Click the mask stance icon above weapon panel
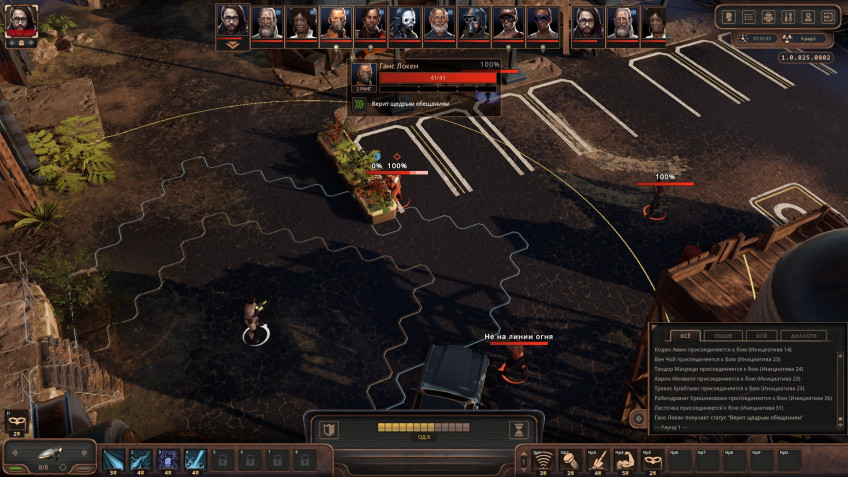Viewport: 848px width, 477px height. click(x=16, y=423)
